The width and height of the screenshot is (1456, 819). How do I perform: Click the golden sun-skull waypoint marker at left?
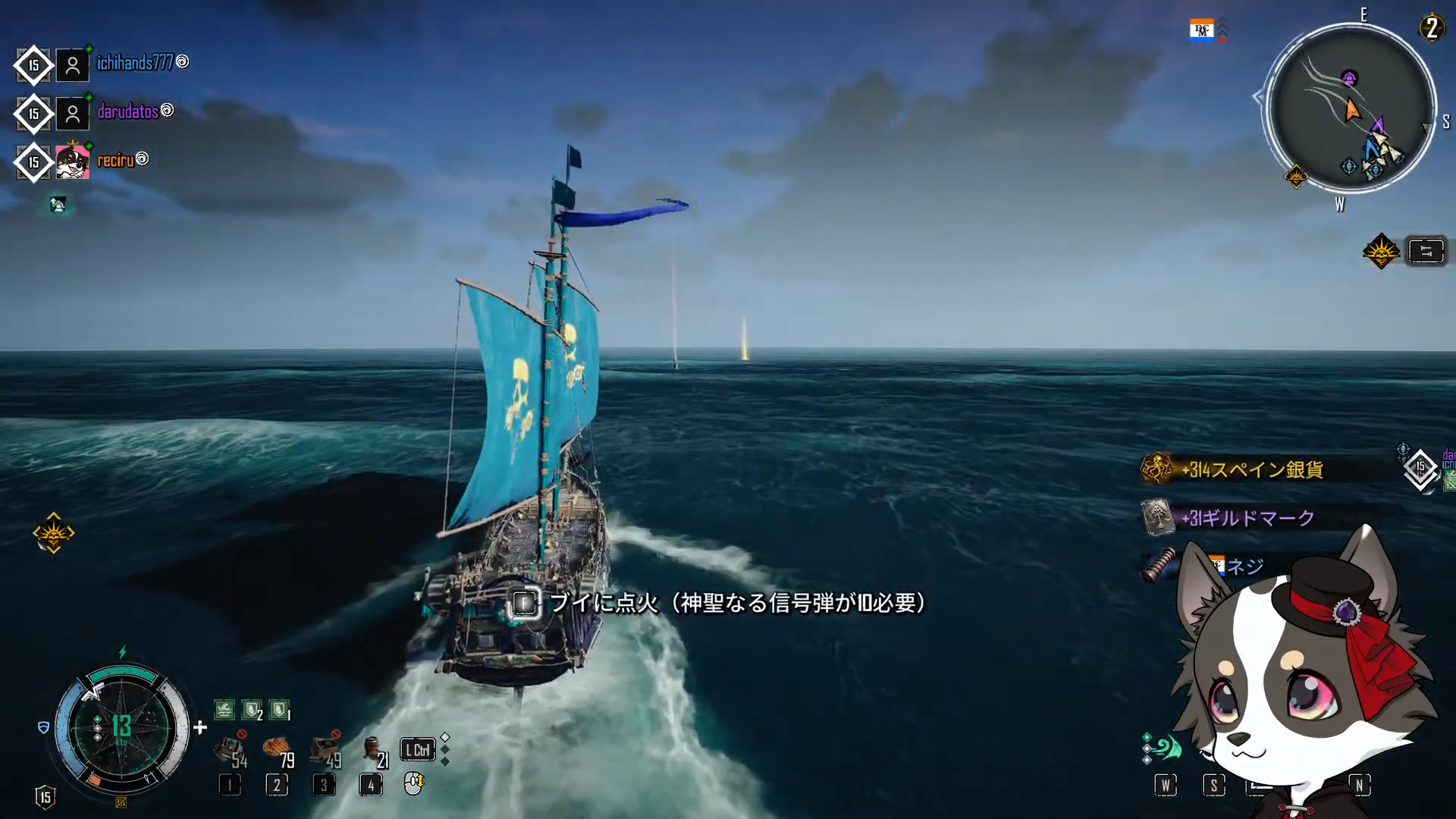(53, 534)
